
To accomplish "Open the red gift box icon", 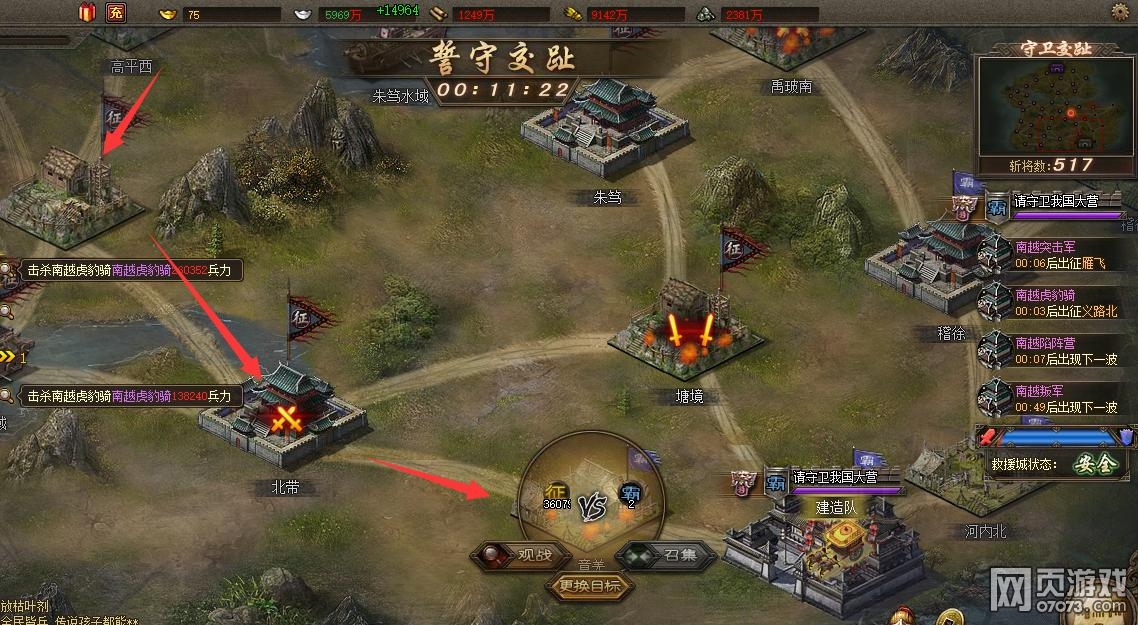I will point(87,13).
